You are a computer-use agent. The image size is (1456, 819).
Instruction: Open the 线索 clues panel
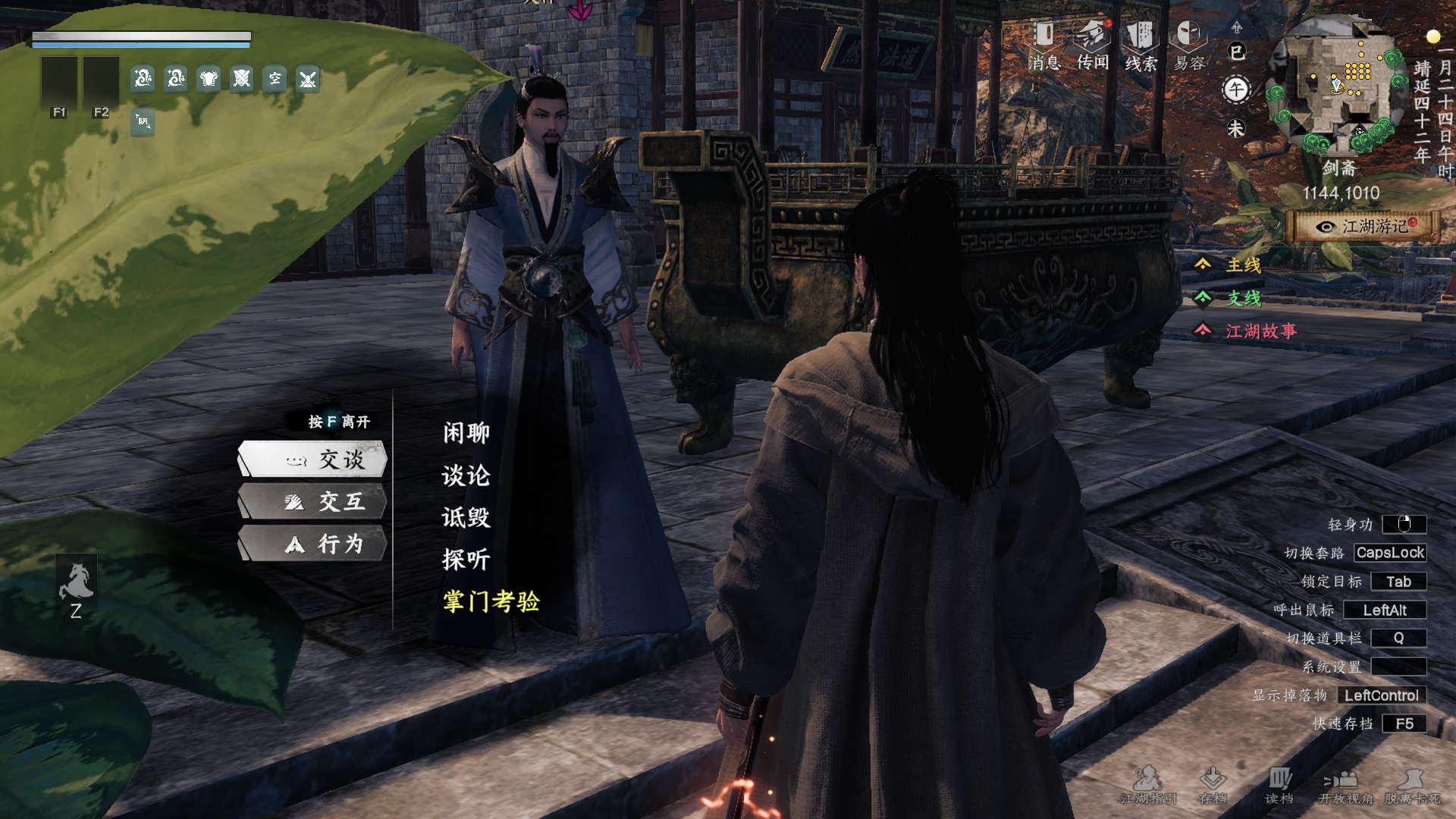[1141, 45]
